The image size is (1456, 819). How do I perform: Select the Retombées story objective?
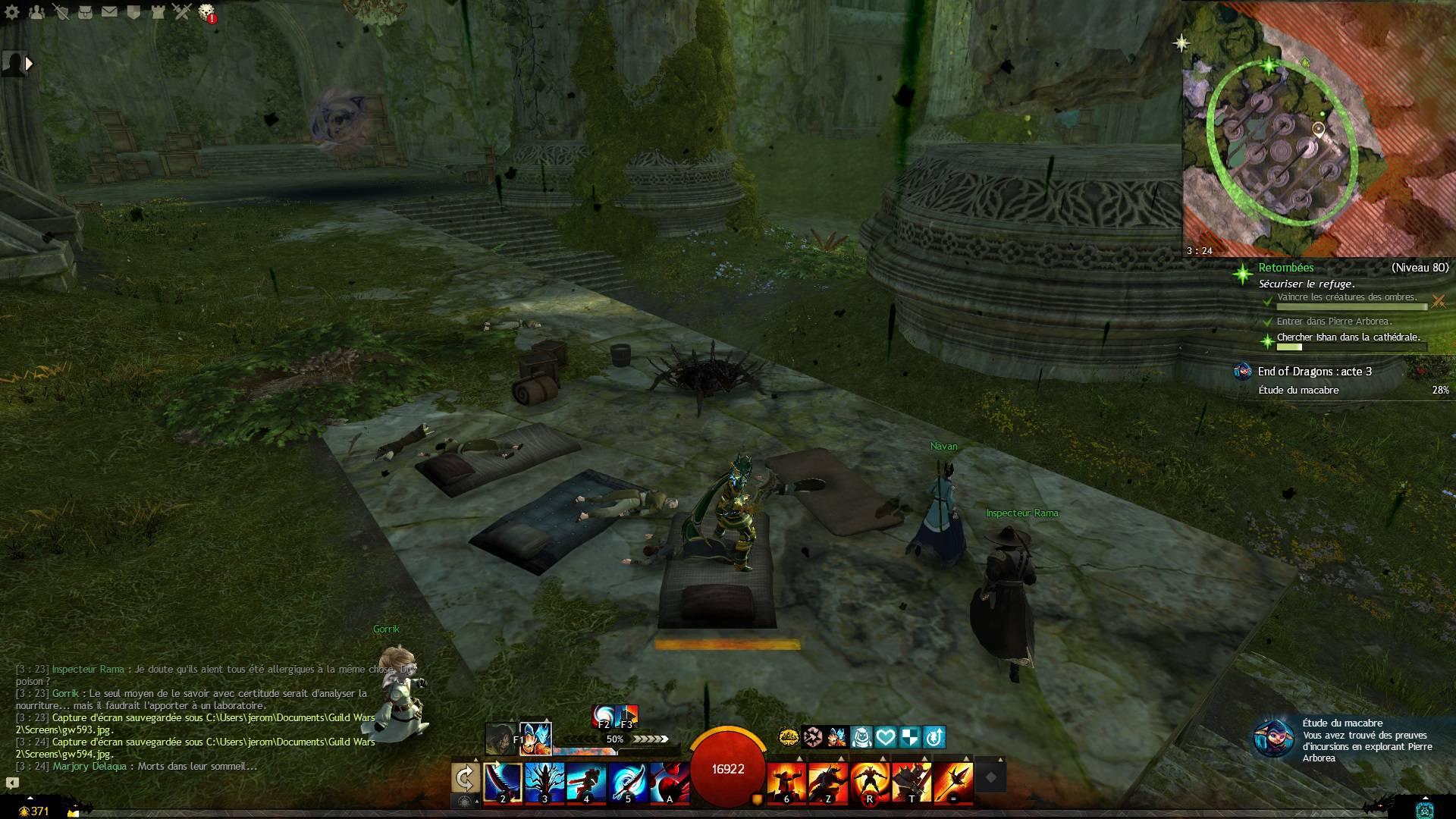click(1286, 268)
